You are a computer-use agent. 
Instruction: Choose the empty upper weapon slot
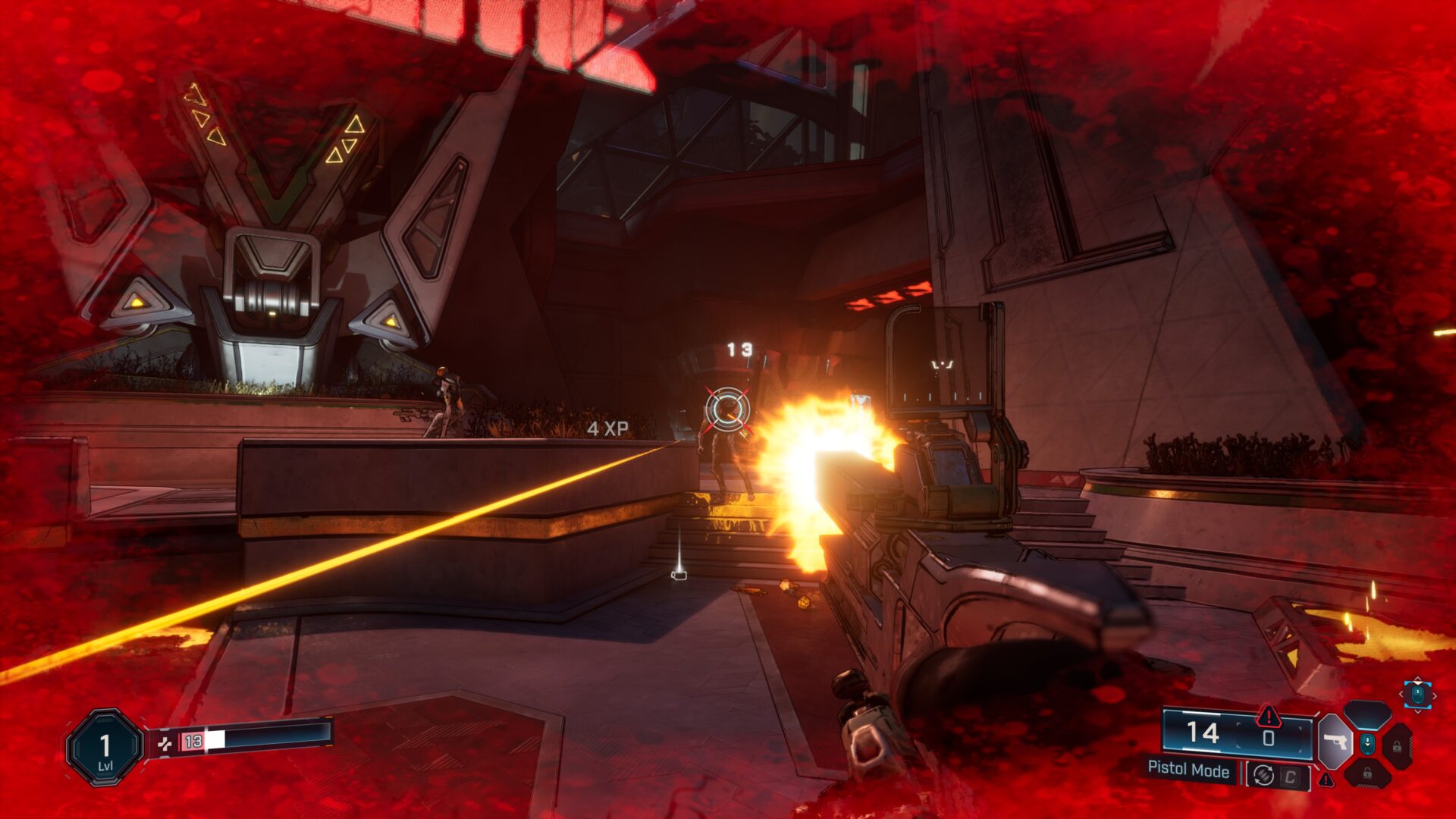click(x=1367, y=715)
